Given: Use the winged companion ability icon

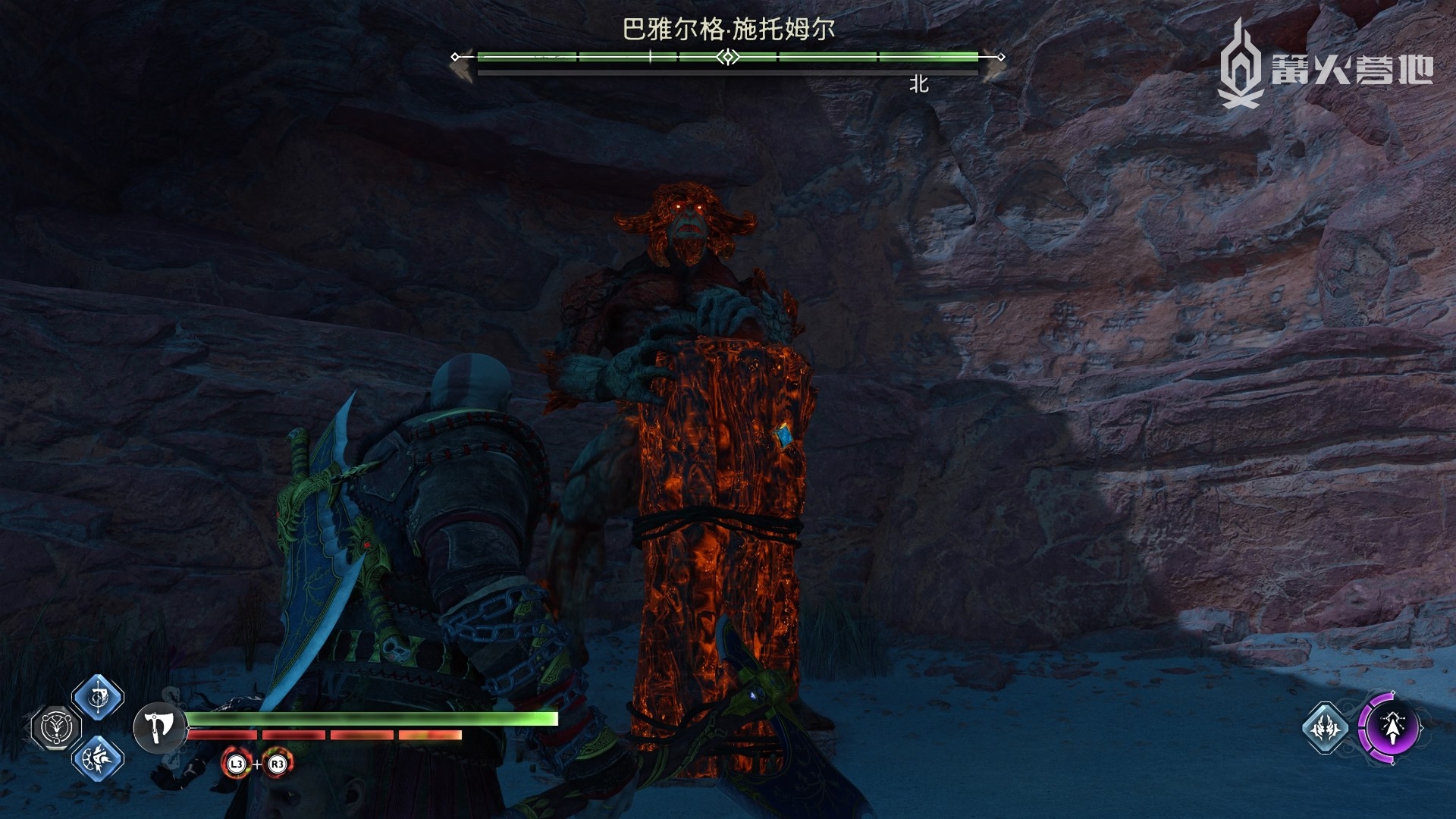Looking at the screenshot, I should (1325, 728).
